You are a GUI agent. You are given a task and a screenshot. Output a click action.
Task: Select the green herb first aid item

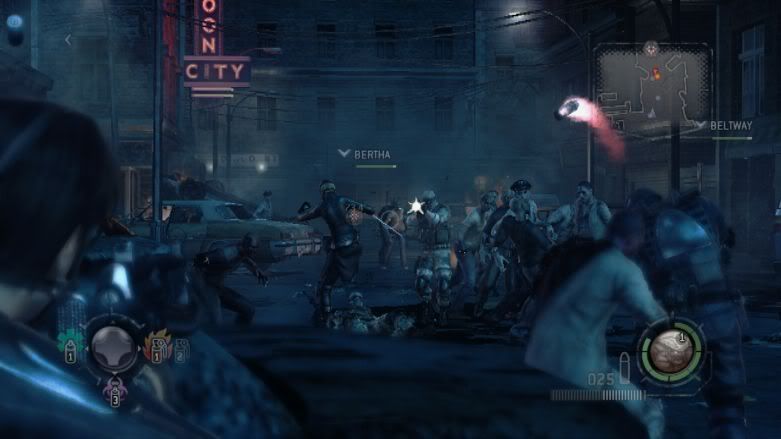72,344
